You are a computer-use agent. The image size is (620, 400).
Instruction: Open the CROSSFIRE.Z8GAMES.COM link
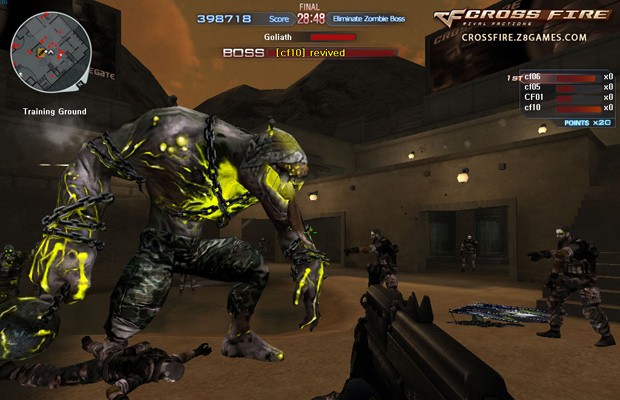click(x=524, y=37)
